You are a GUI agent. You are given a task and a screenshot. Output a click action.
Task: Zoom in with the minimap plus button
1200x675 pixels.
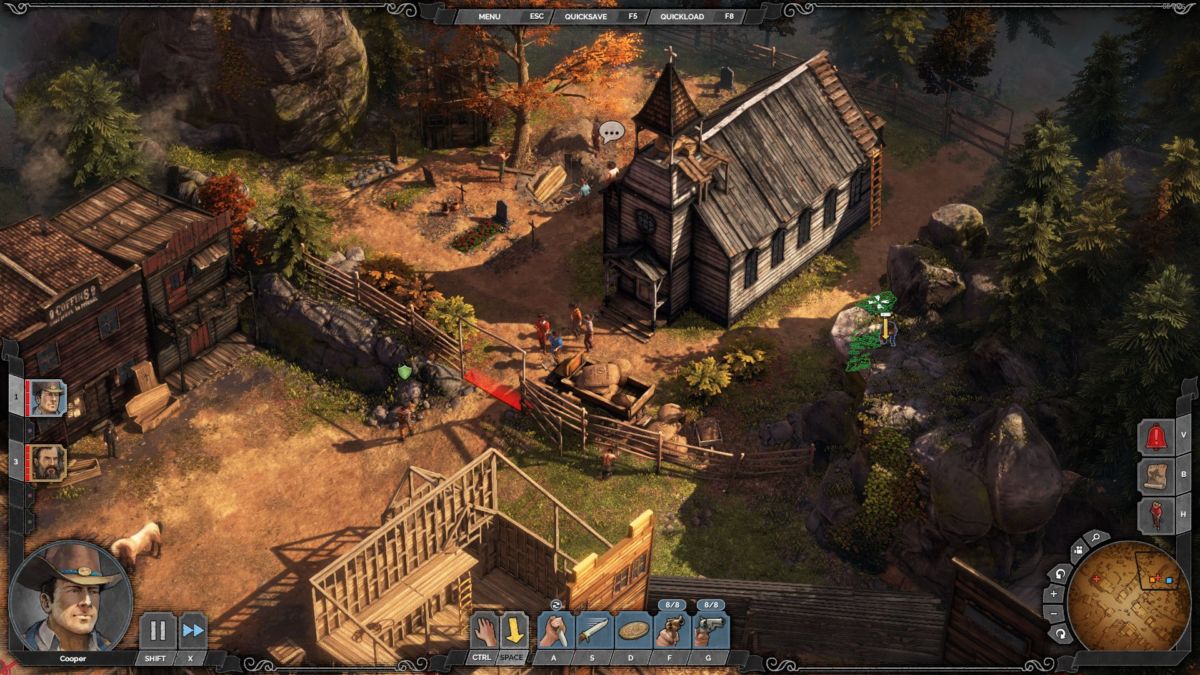(1054, 594)
